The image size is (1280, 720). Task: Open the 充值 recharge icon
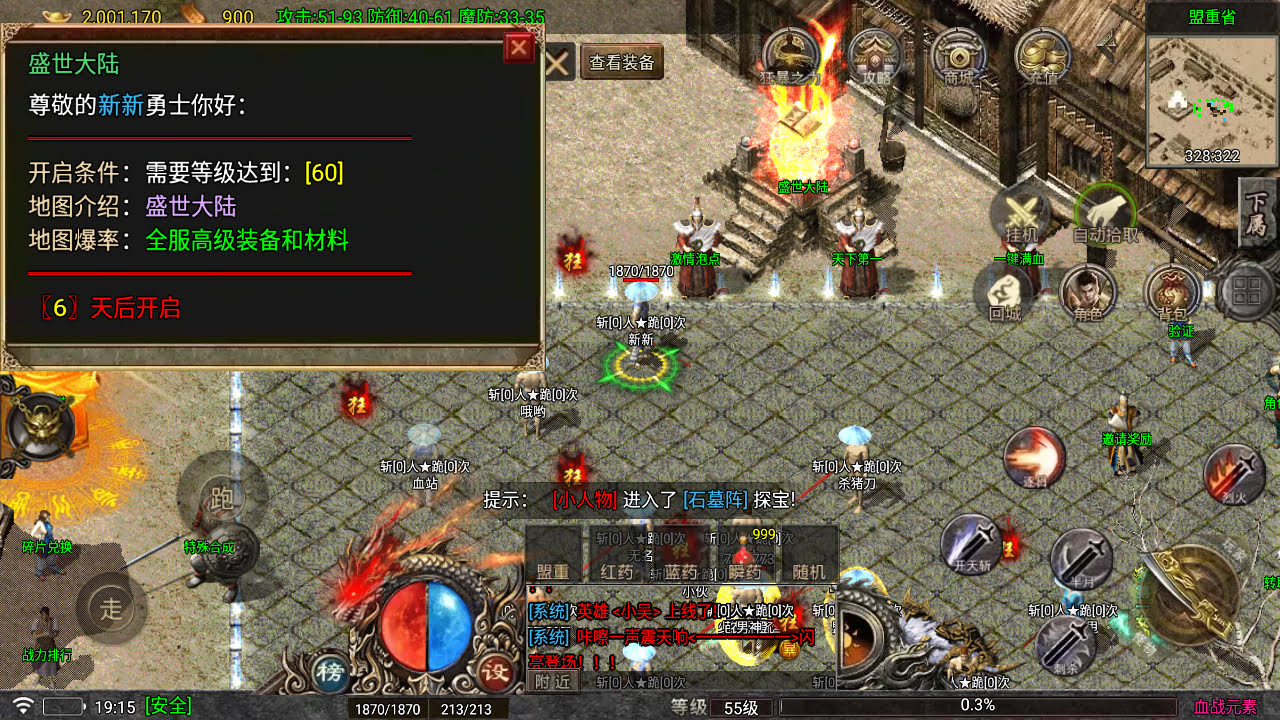[1043, 55]
